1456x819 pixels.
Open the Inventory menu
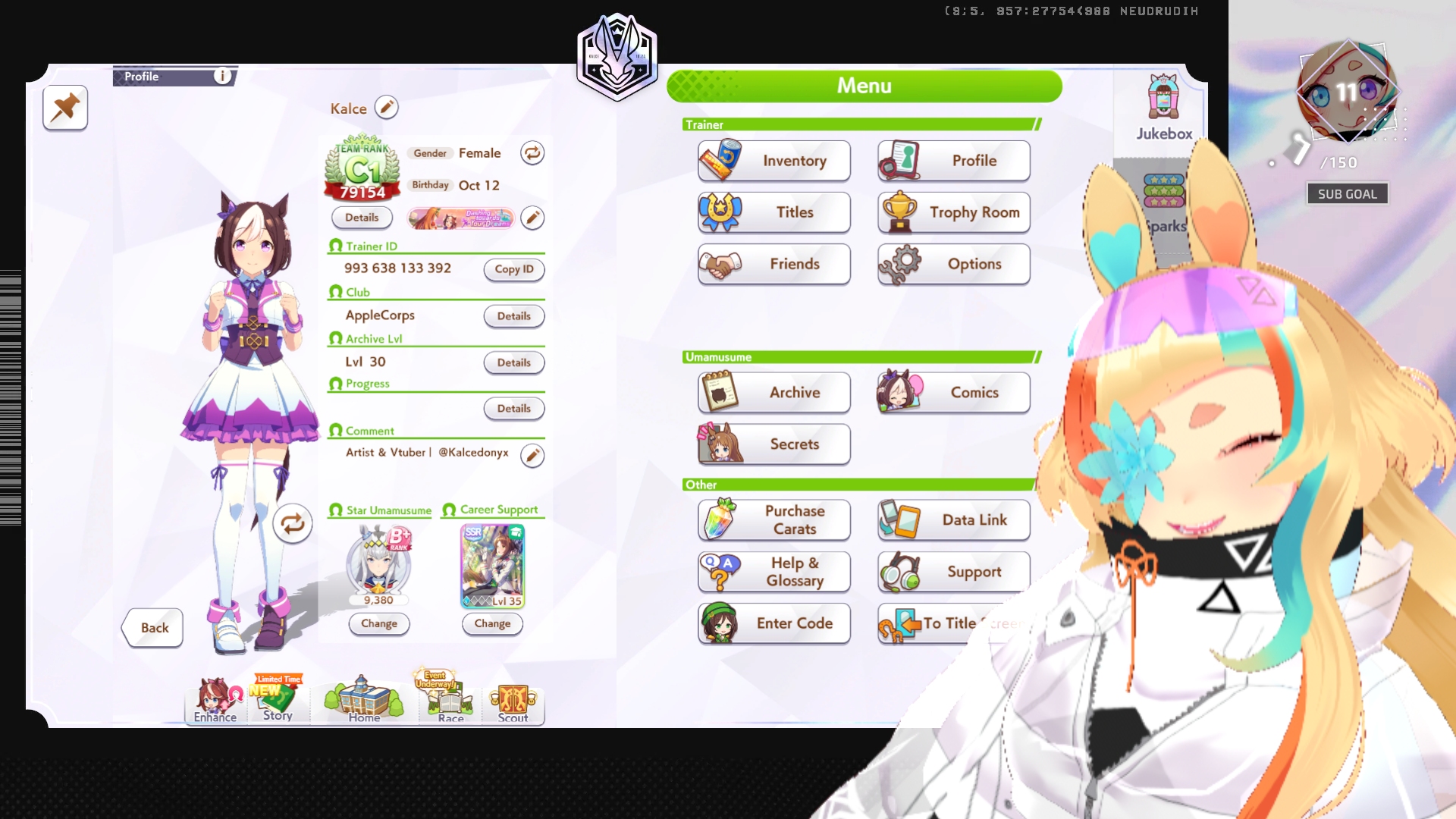773,161
